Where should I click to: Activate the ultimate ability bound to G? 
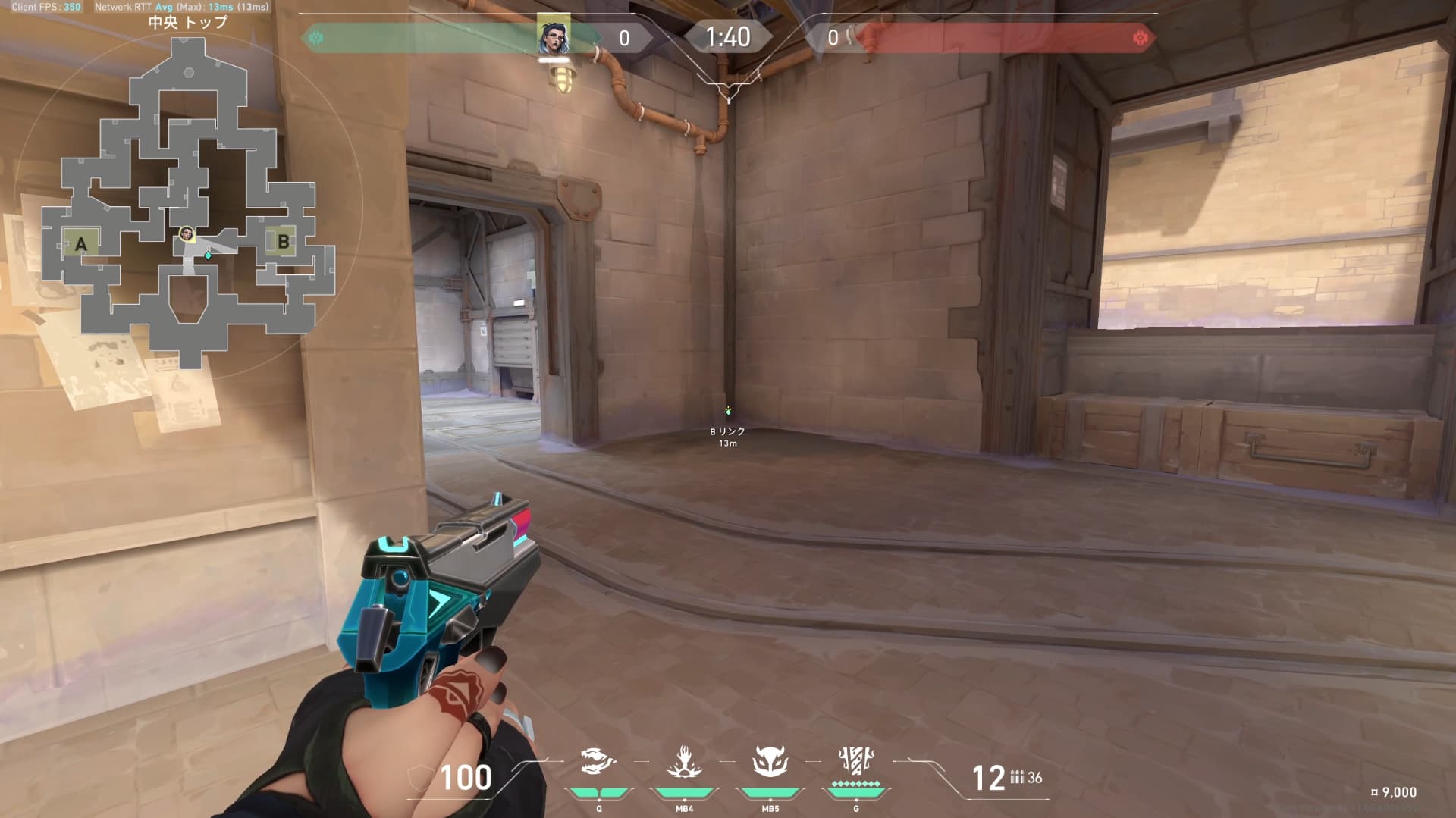tap(856, 760)
